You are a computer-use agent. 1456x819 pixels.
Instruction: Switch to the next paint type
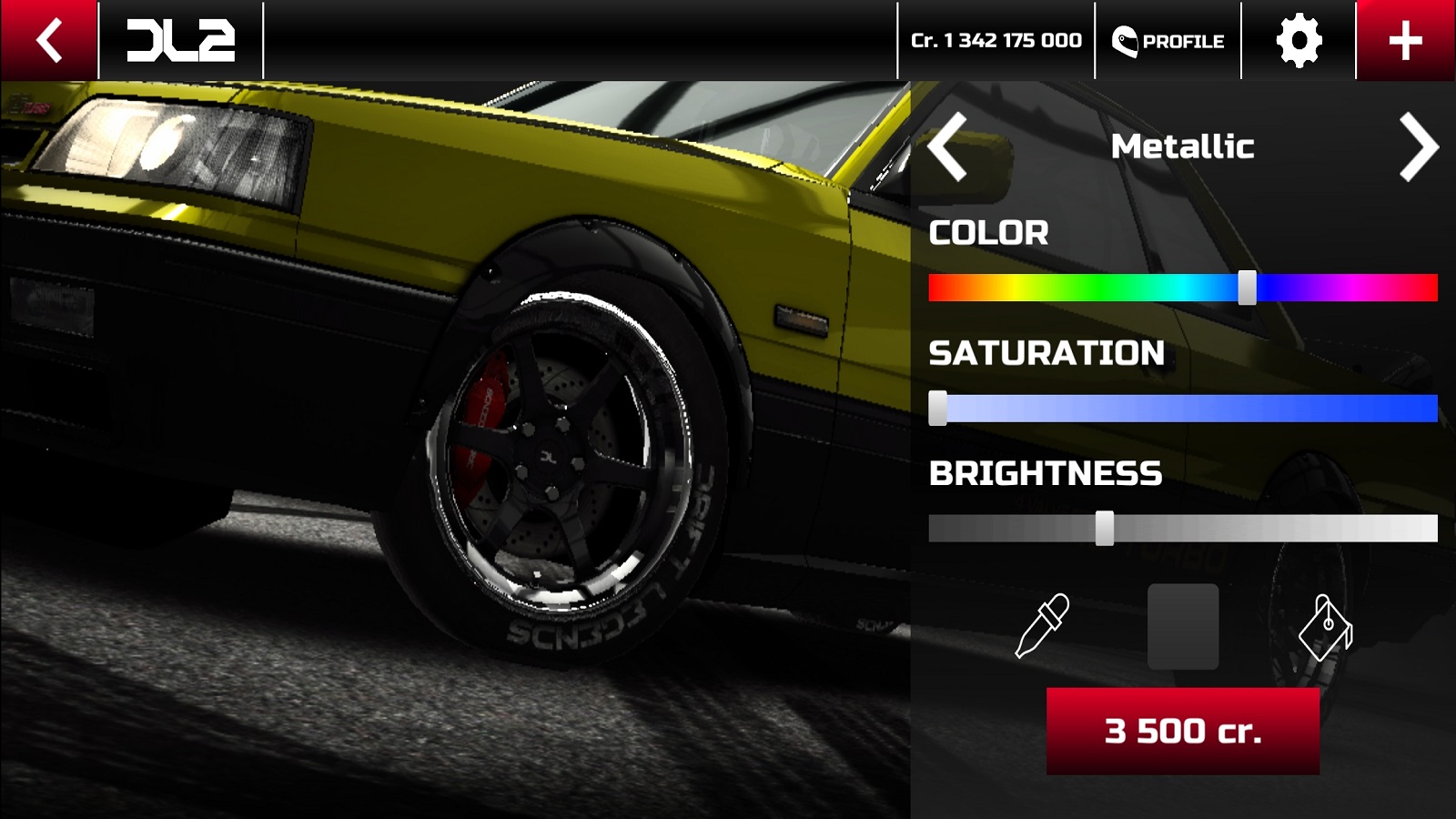click(x=1418, y=147)
